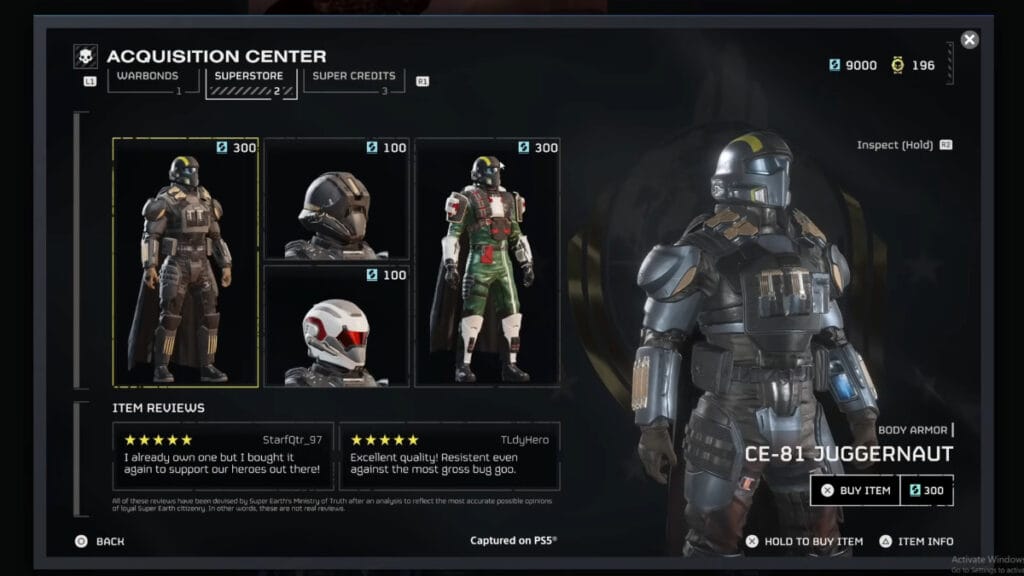1024x576 pixels.
Task: Open the Super Credits tab
Action: click(354, 77)
